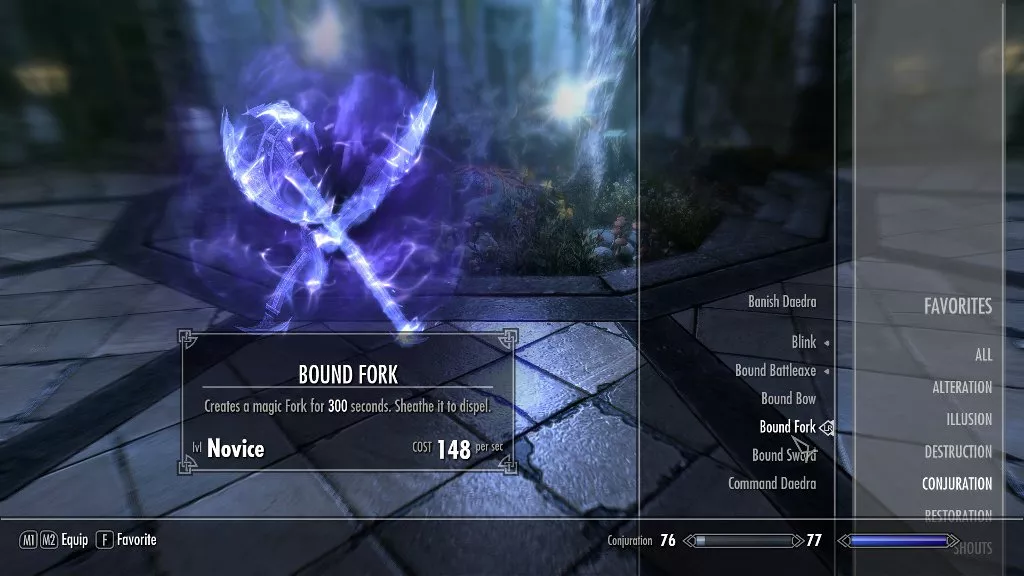This screenshot has width=1024, height=576.
Task: Switch to the Shouts category
Action: (x=972, y=547)
